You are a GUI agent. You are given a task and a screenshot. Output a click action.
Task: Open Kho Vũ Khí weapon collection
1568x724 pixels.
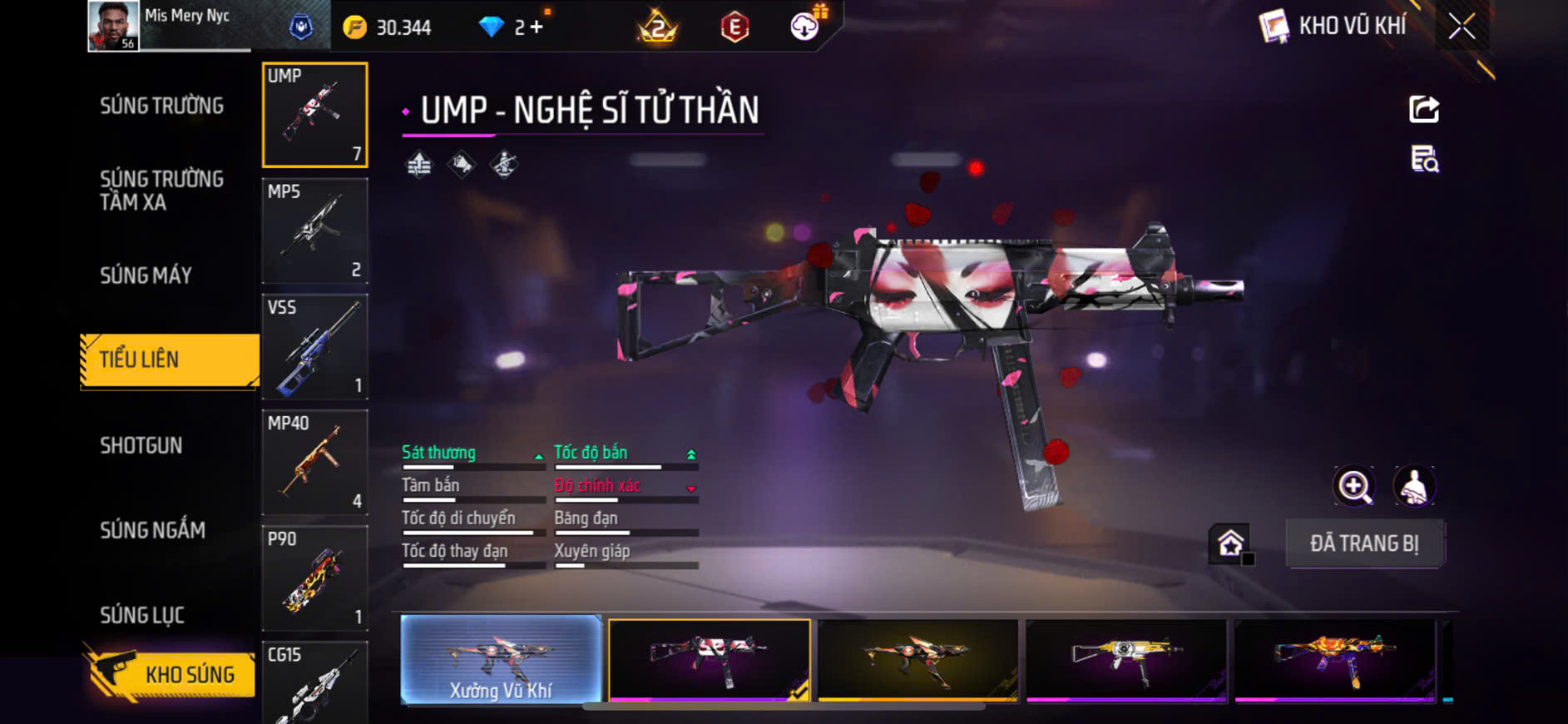coord(1333,27)
